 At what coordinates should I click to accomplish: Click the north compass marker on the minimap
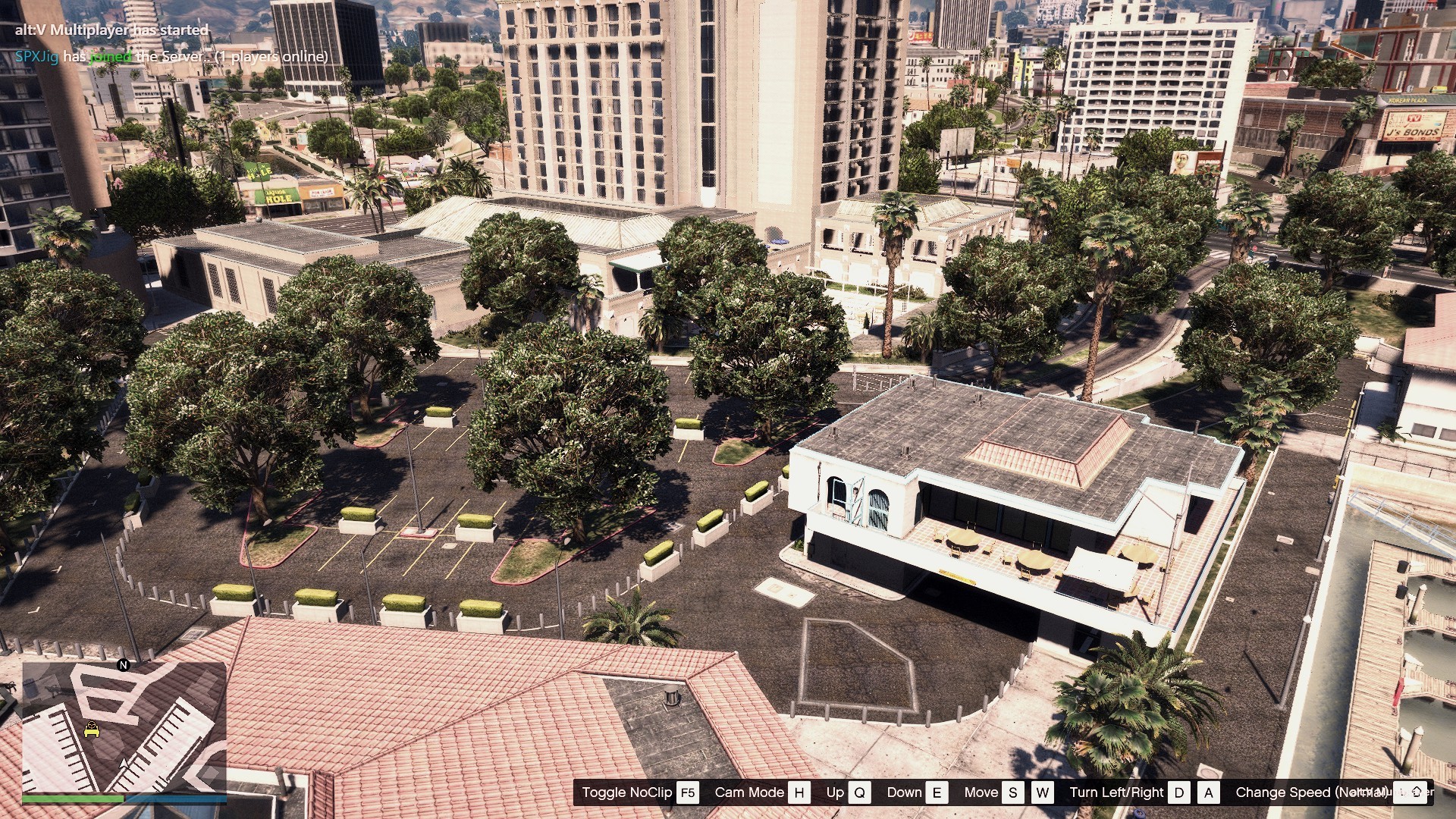(124, 665)
